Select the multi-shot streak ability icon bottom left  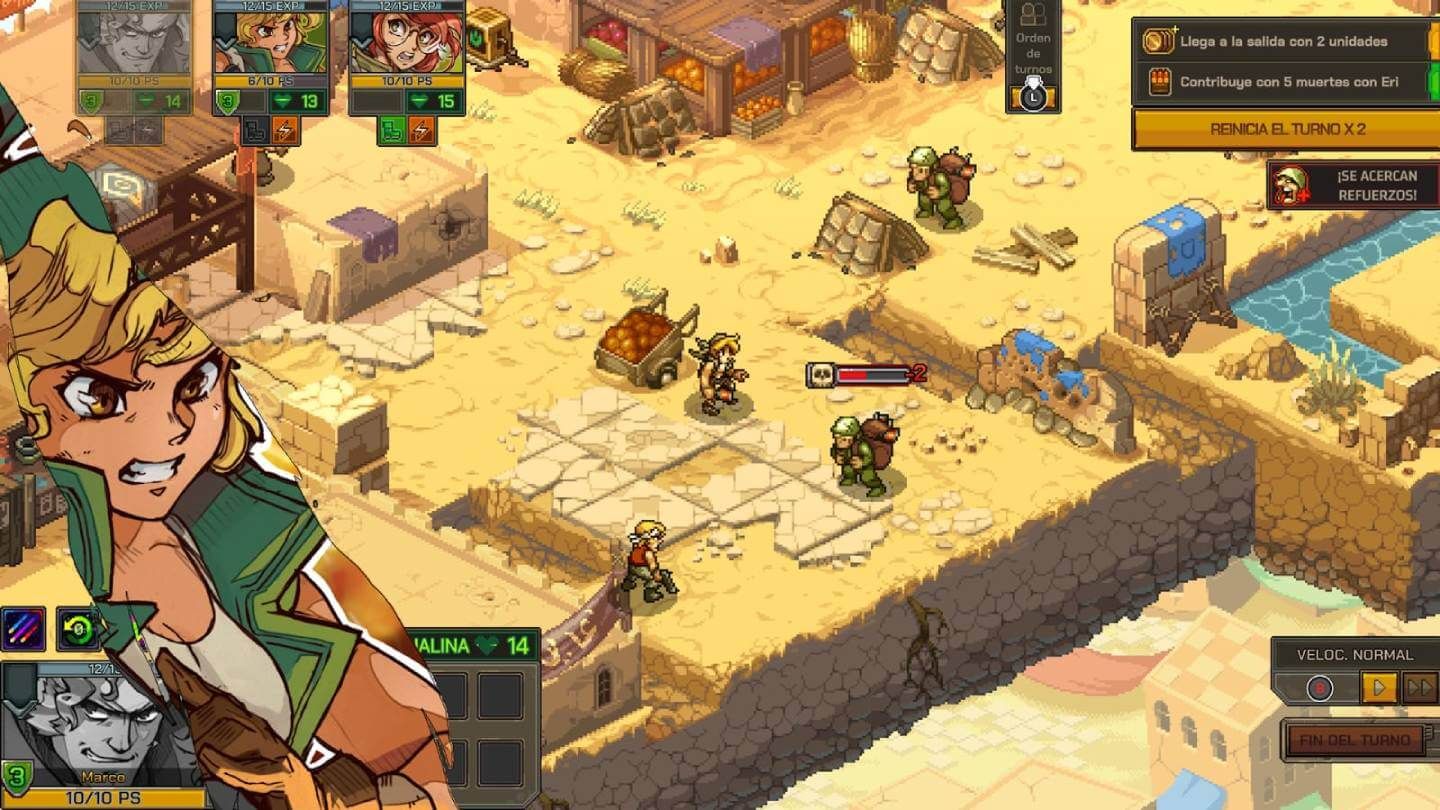(x=23, y=628)
